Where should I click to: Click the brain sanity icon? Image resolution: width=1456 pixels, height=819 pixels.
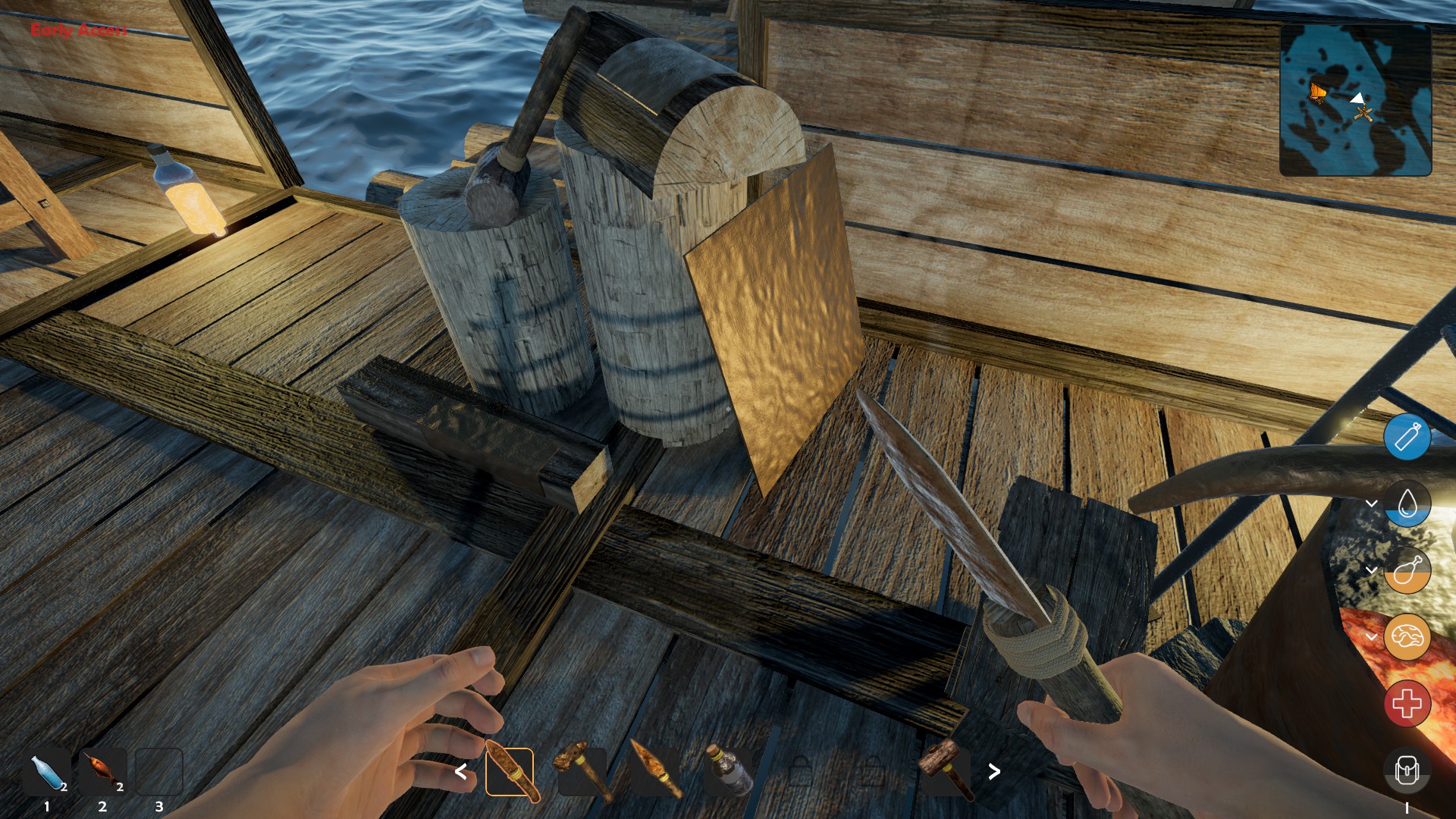(1407, 637)
